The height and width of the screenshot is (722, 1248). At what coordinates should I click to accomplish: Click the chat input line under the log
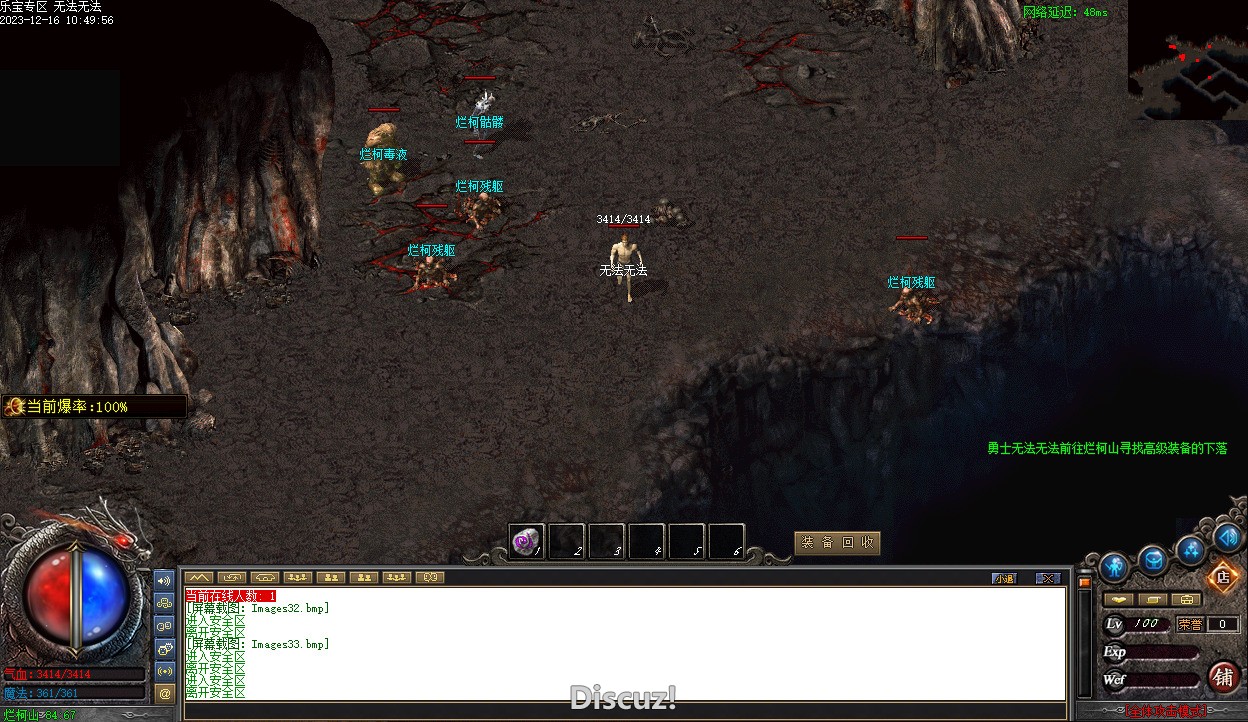620,710
